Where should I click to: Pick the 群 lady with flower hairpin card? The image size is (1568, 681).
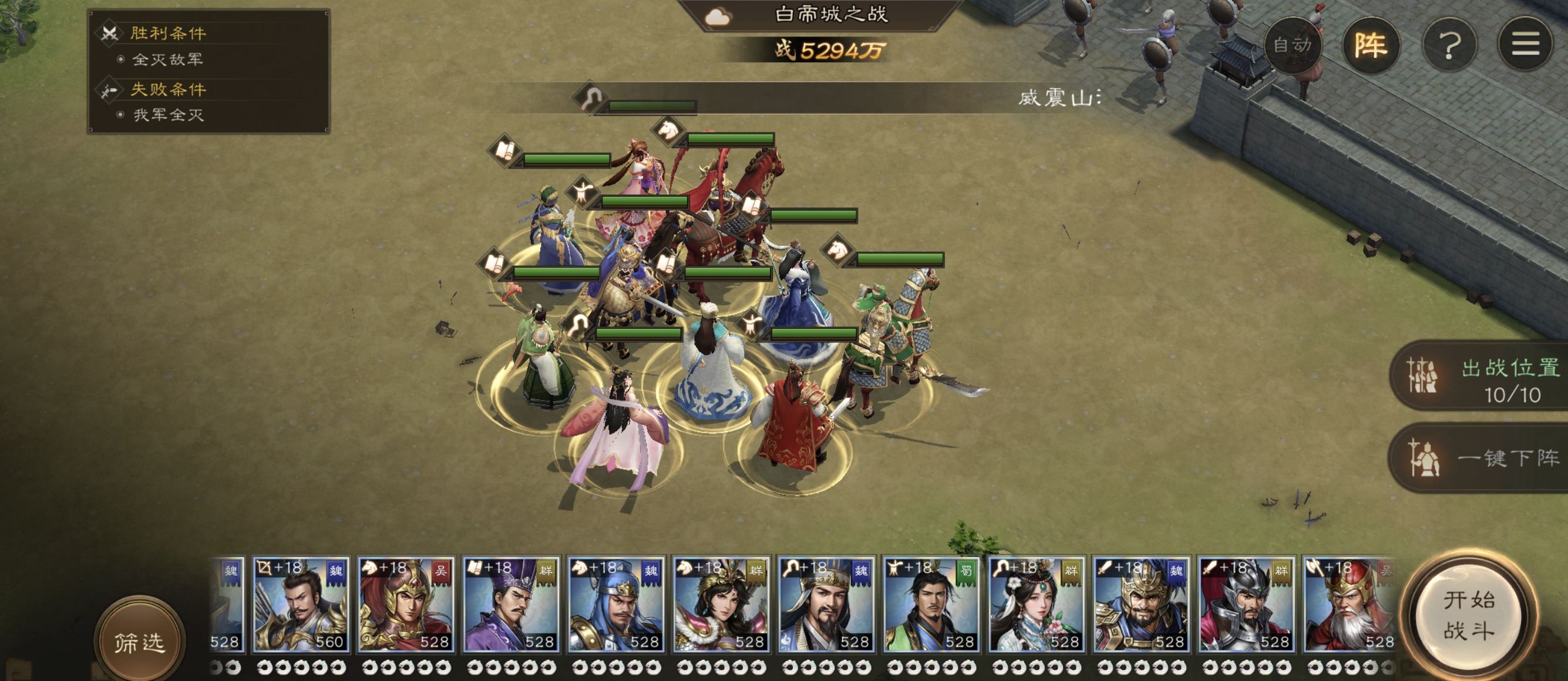tap(1035, 605)
